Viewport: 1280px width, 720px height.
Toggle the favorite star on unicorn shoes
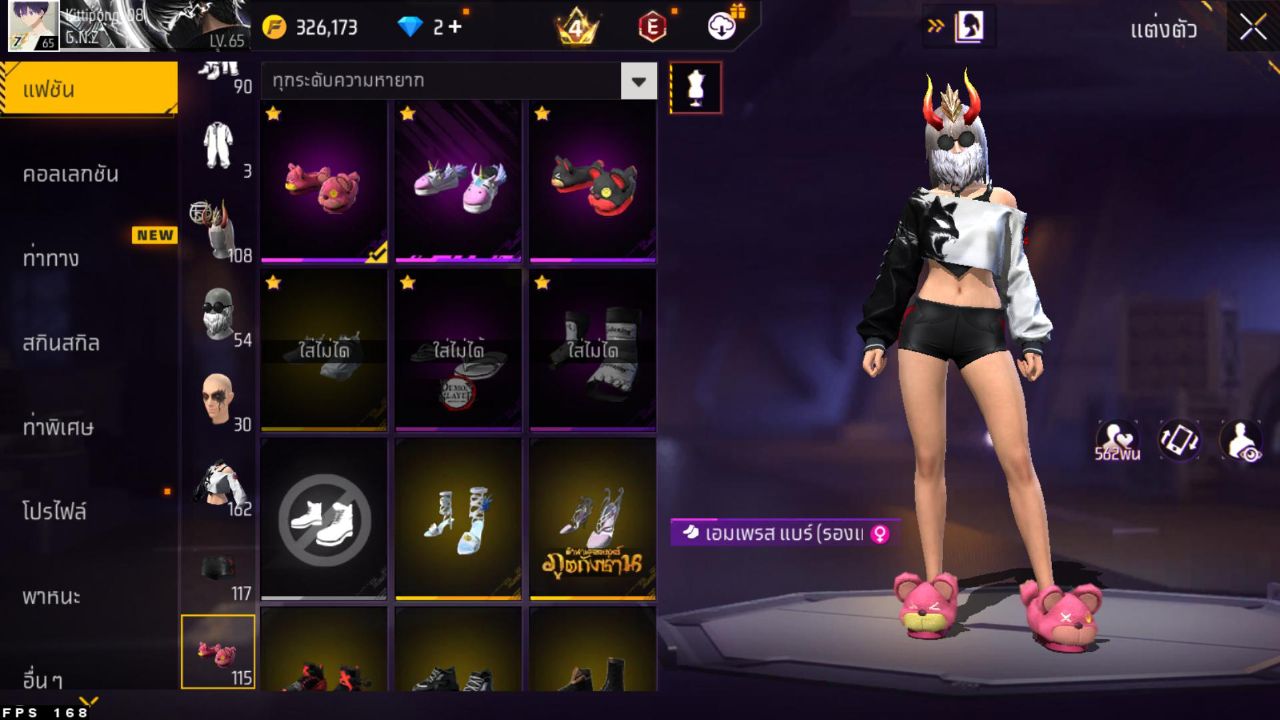coord(406,114)
